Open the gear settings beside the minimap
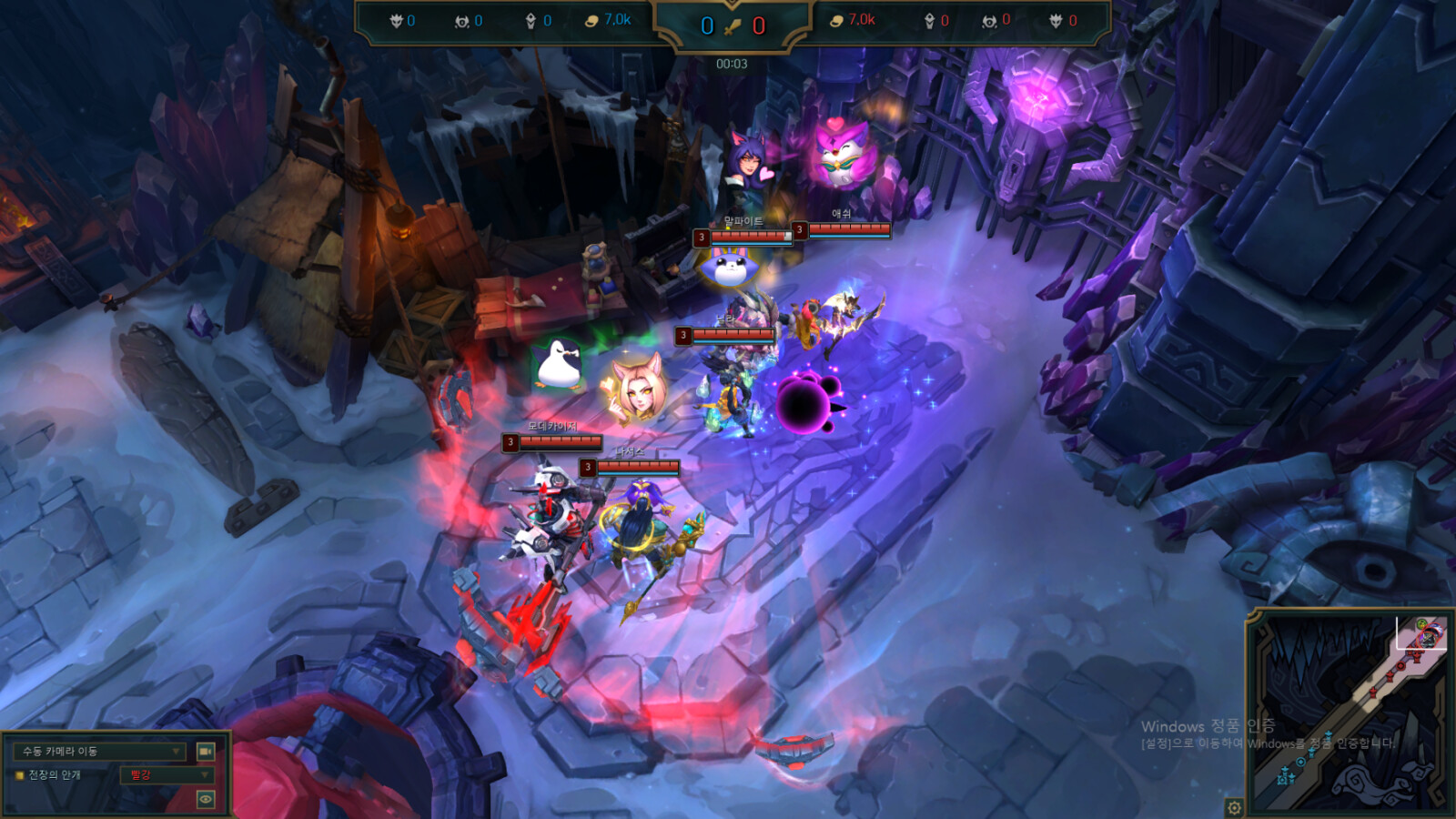The width and height of the screenshot is (1456, 819). pyautogui.click(x=1234, y=807)
